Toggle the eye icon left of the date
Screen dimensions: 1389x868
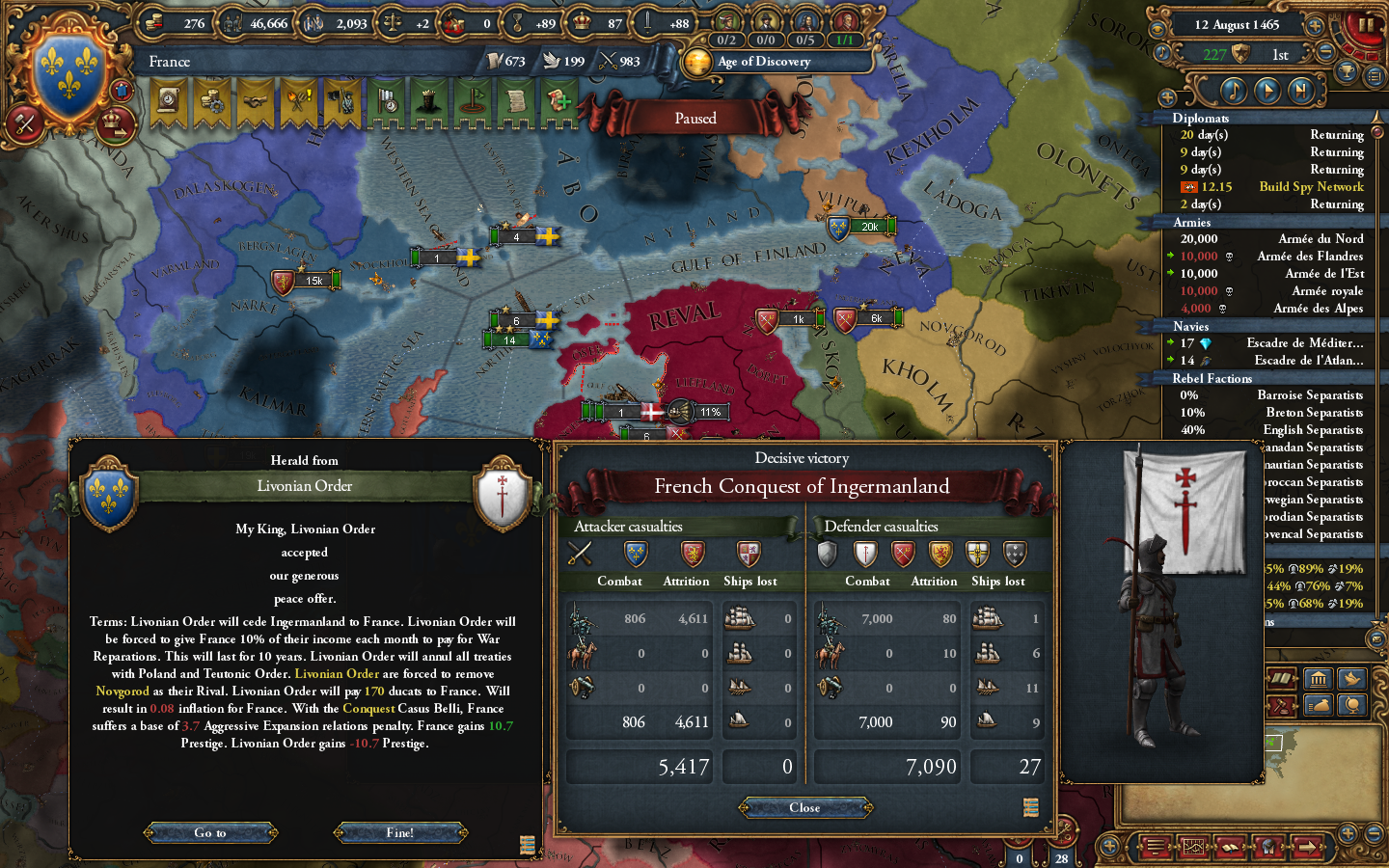1157,26
